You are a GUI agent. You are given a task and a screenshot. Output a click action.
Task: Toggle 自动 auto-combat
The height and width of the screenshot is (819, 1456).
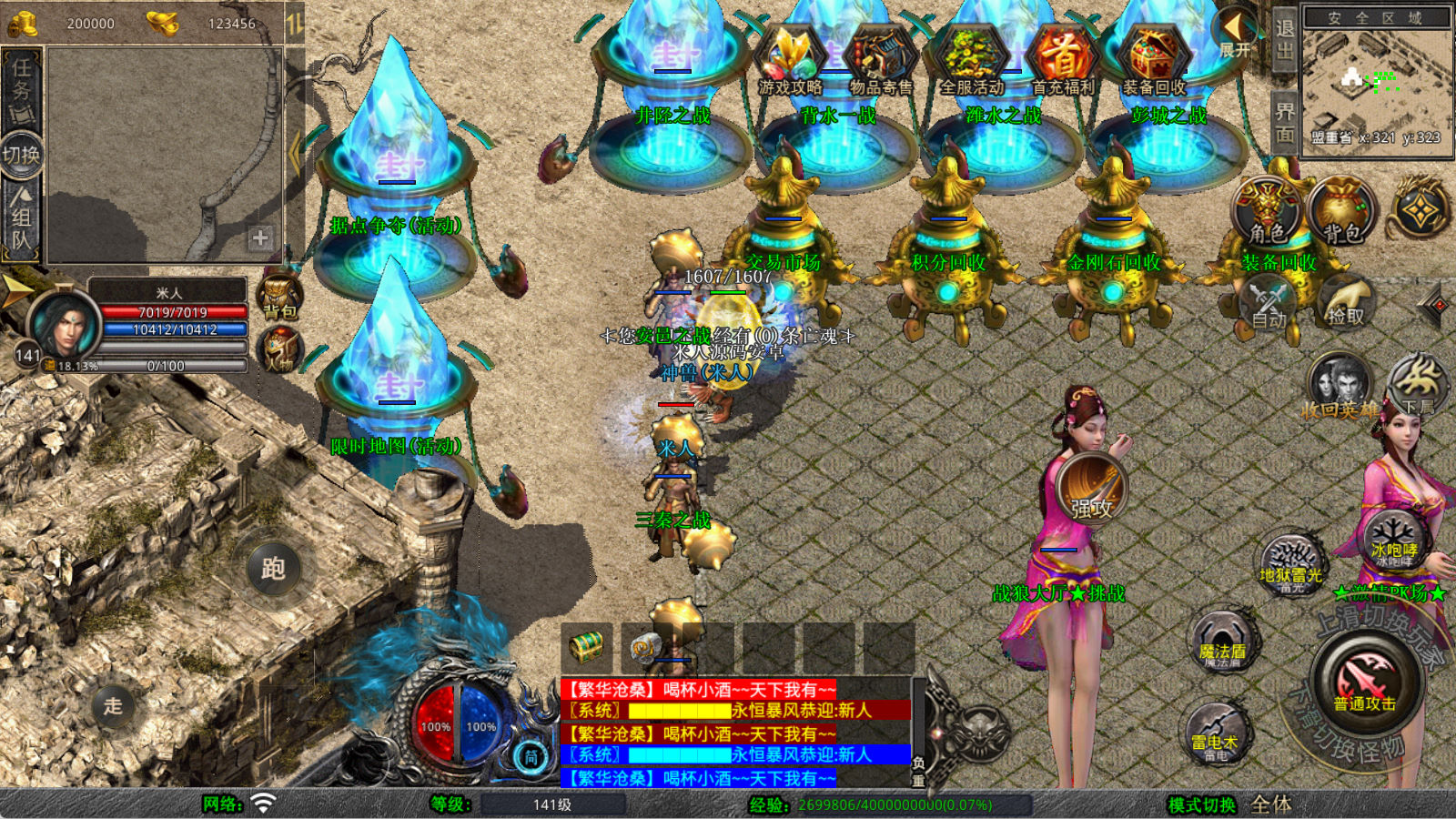coord(1269,305)
